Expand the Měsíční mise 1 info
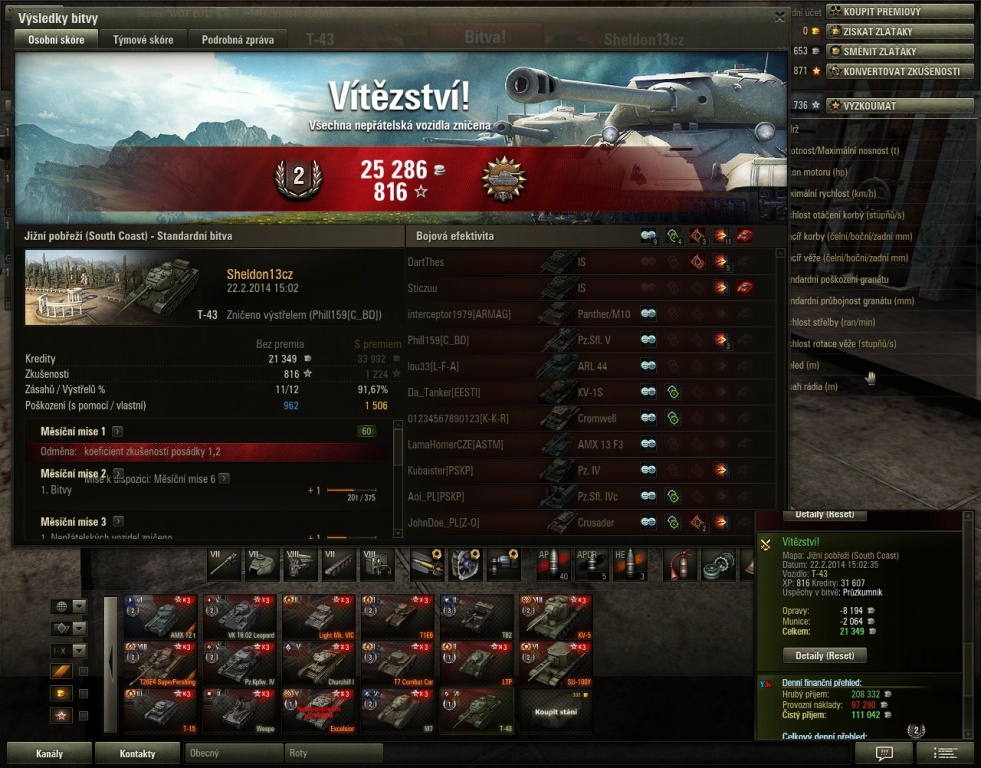981x768 pixels. (118, 431)
